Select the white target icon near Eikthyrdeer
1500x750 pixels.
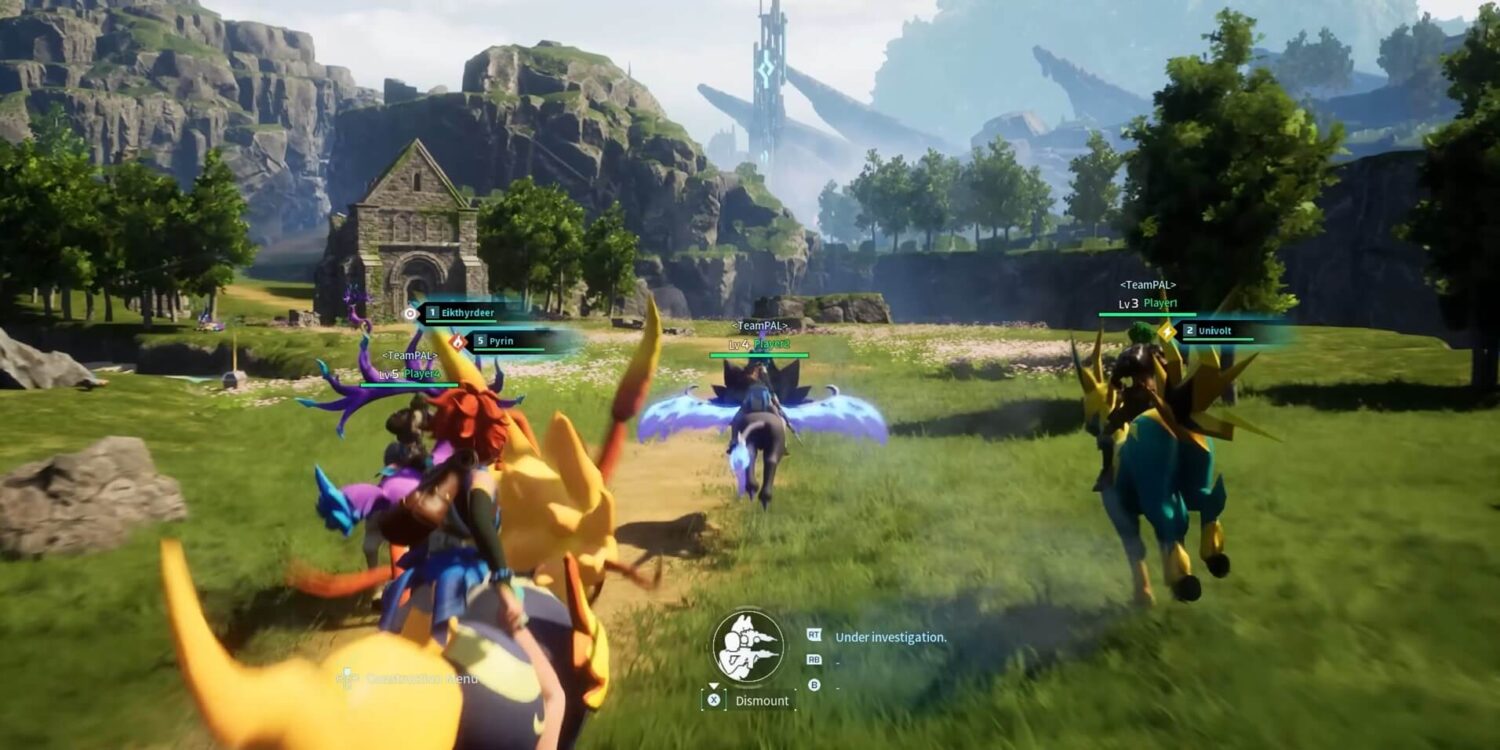(x=411, y=313)
